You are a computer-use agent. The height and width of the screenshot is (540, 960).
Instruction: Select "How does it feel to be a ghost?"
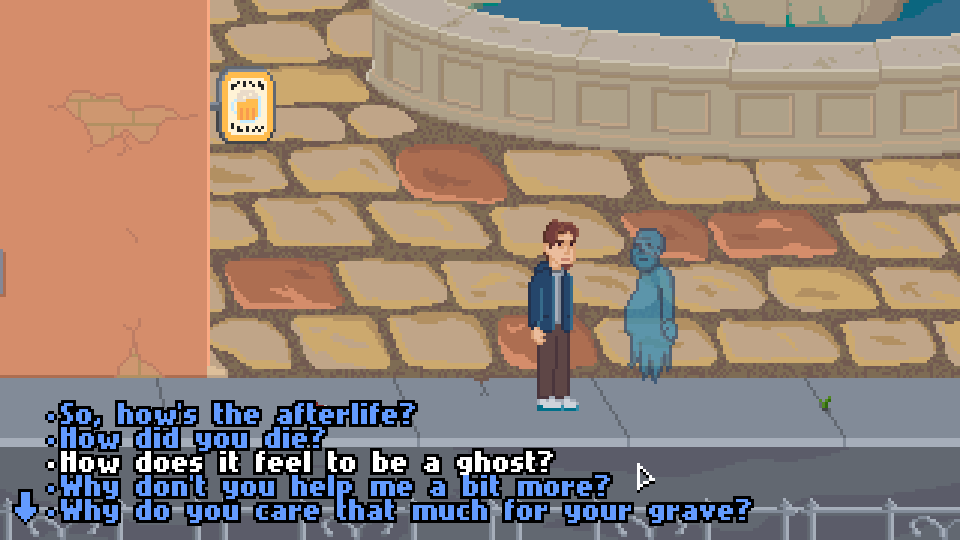click(306, 463)
